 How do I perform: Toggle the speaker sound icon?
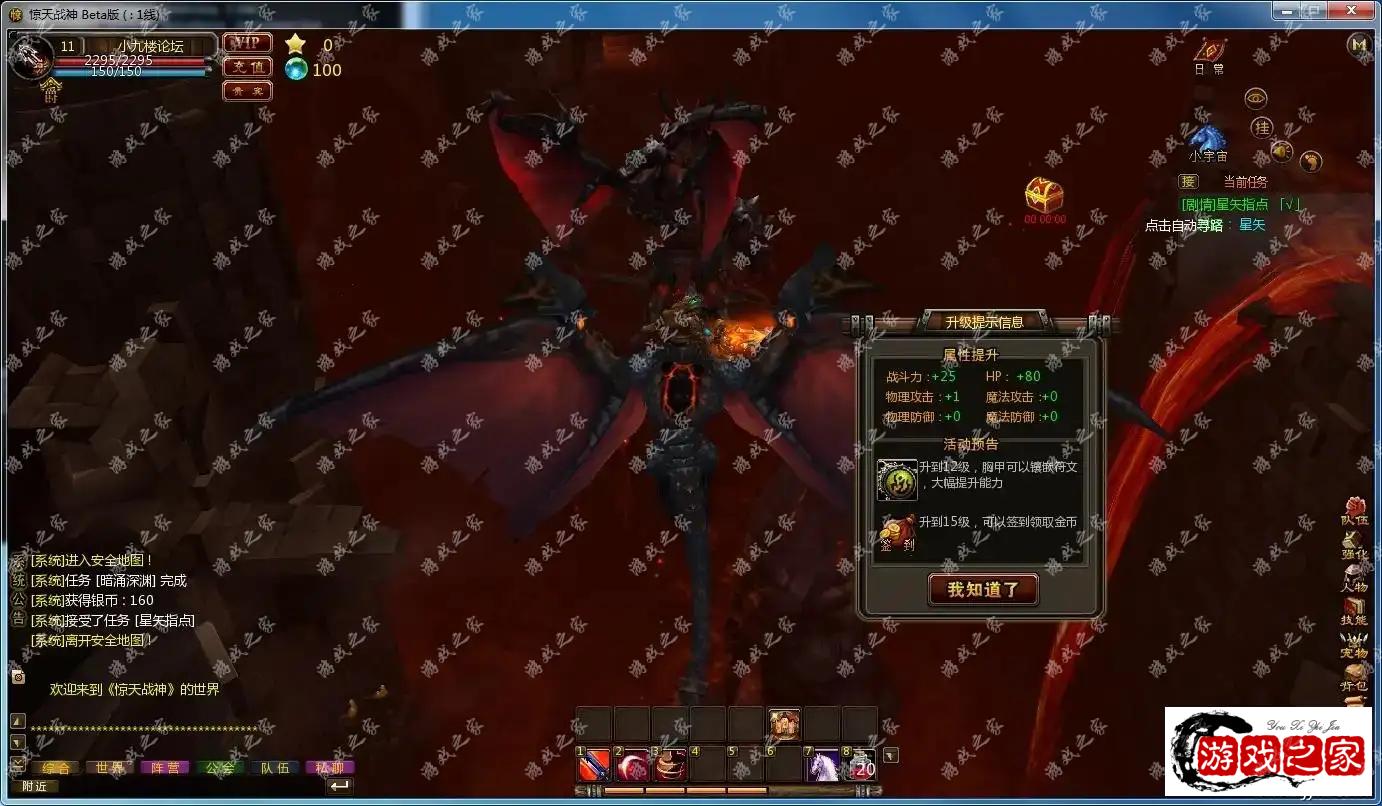(1282, 151)
